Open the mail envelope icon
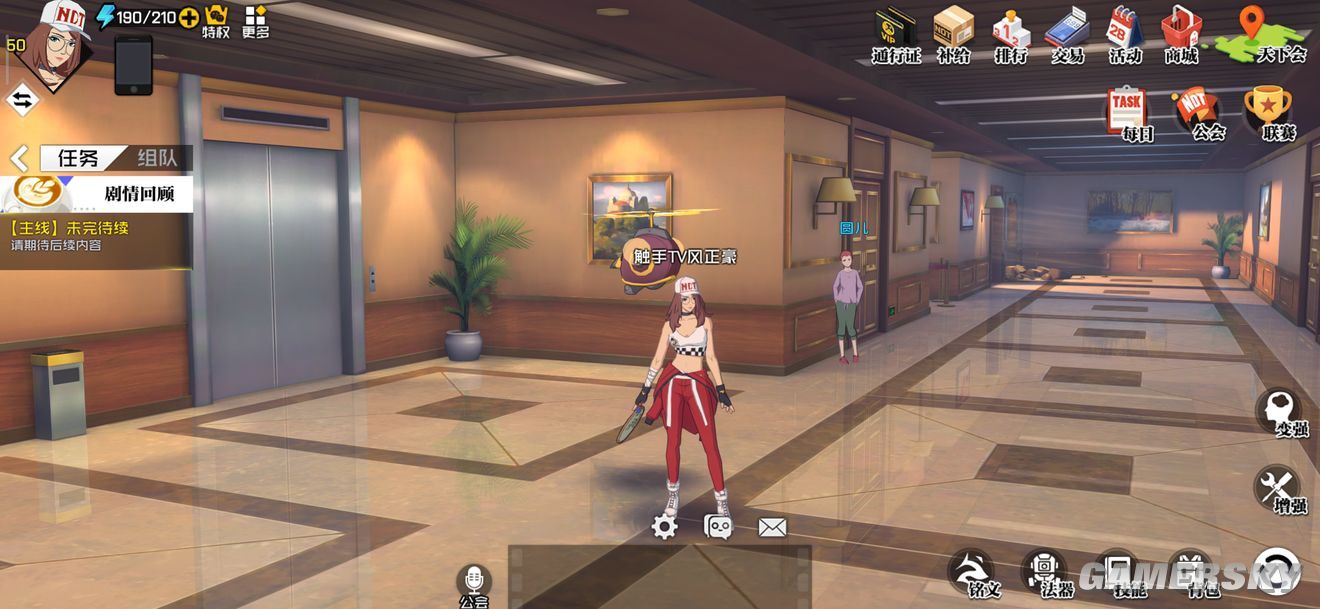 point(772,527)
